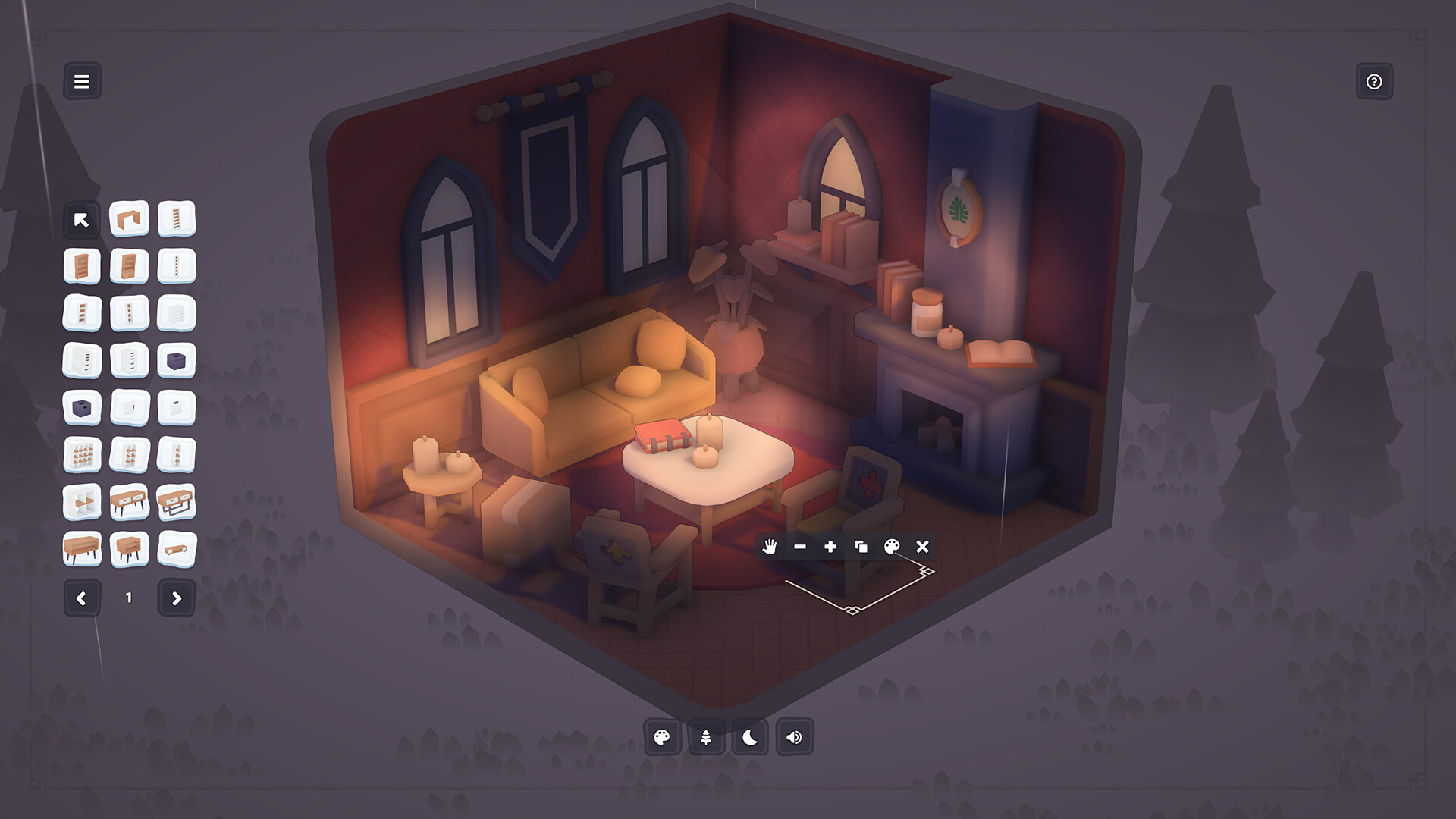Delete the selected chair with the X
This screenshot has height=819, width=1456.
923,547
